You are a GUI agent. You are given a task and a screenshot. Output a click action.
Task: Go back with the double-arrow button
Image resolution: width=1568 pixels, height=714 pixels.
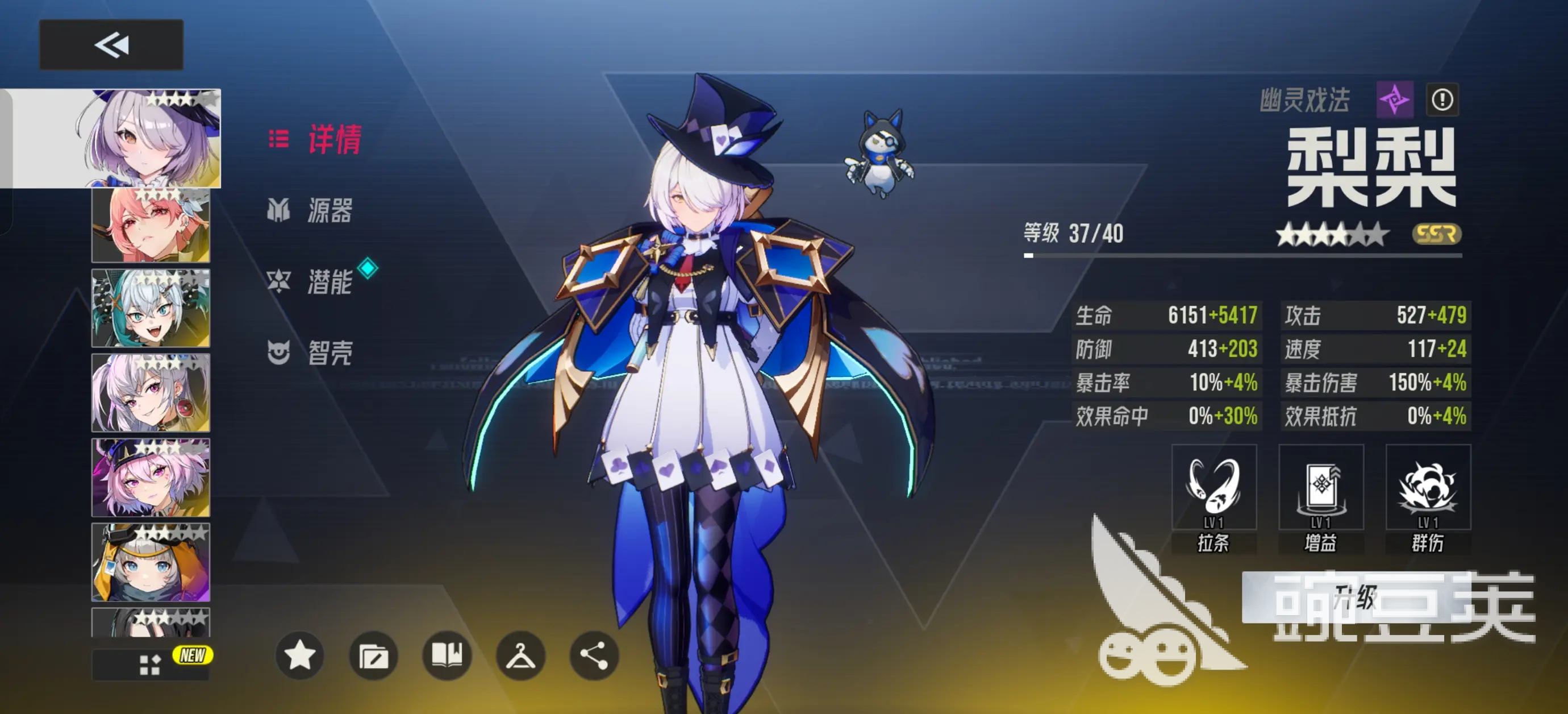(x=111, y=44)
